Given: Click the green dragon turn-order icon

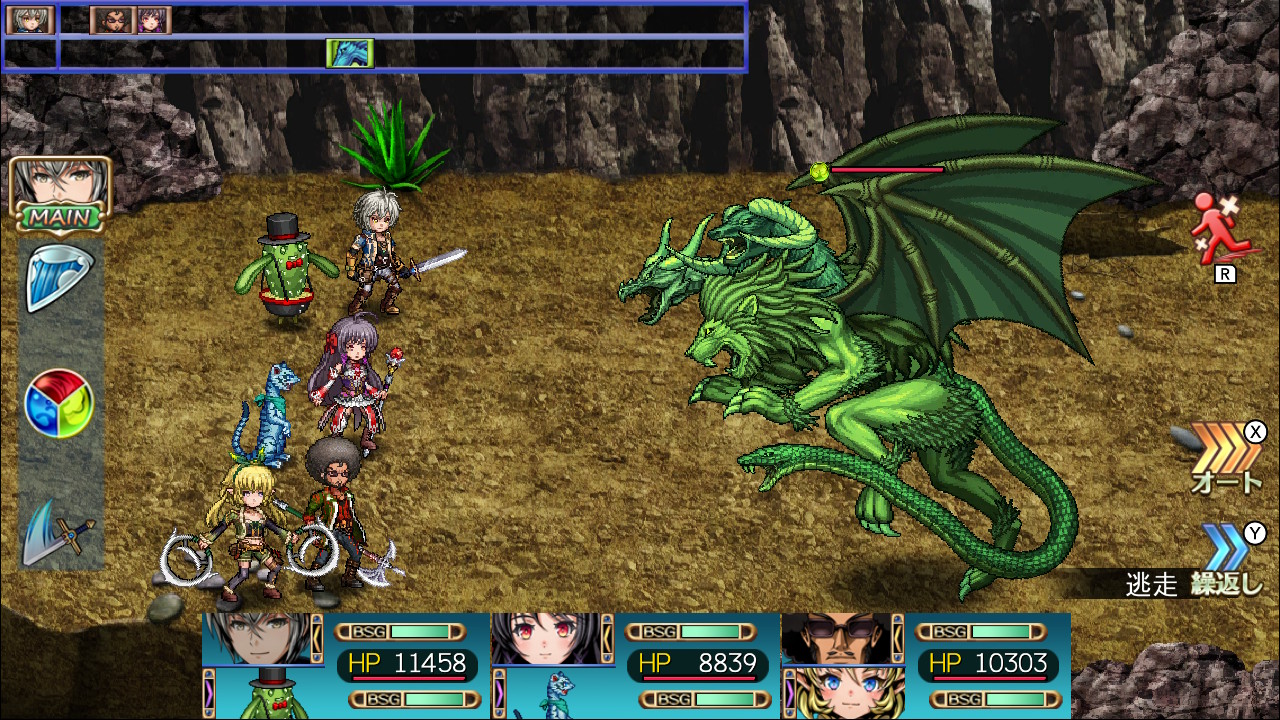Looking at the screenshot, I should (x=350, y=53).
